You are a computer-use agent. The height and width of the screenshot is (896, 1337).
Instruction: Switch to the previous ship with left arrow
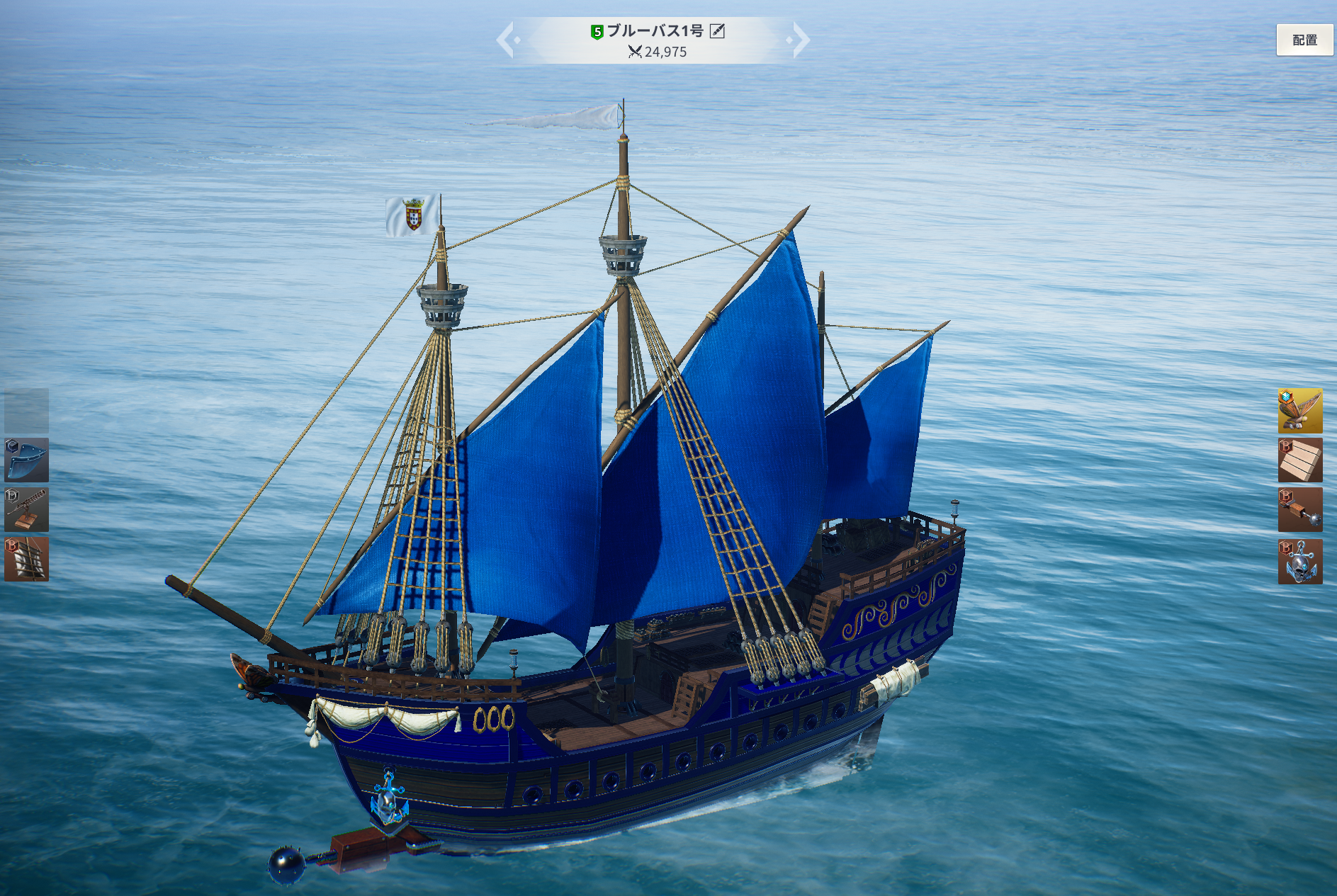[x=506, y=40]
